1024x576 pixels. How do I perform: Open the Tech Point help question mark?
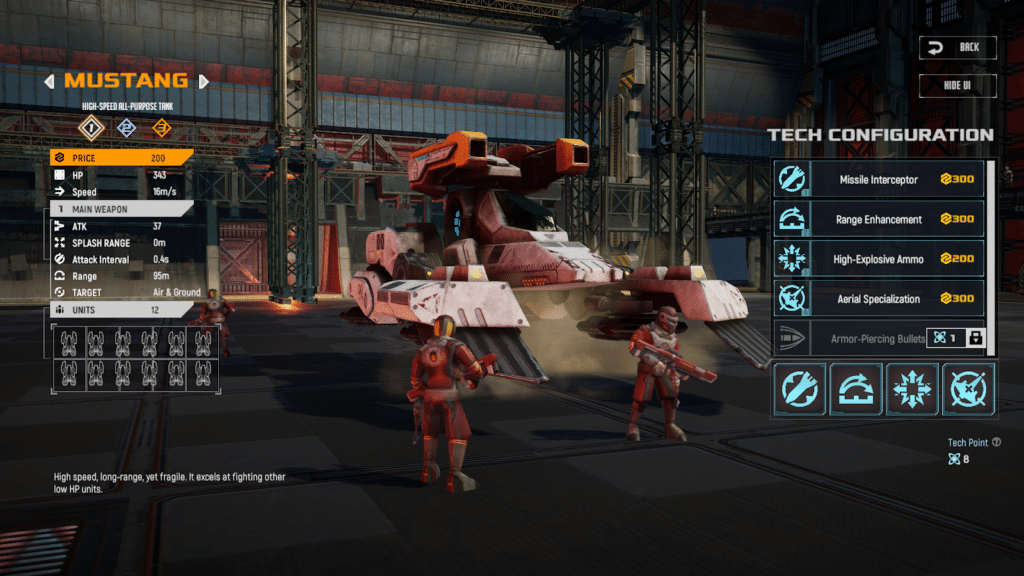point(996,442)
